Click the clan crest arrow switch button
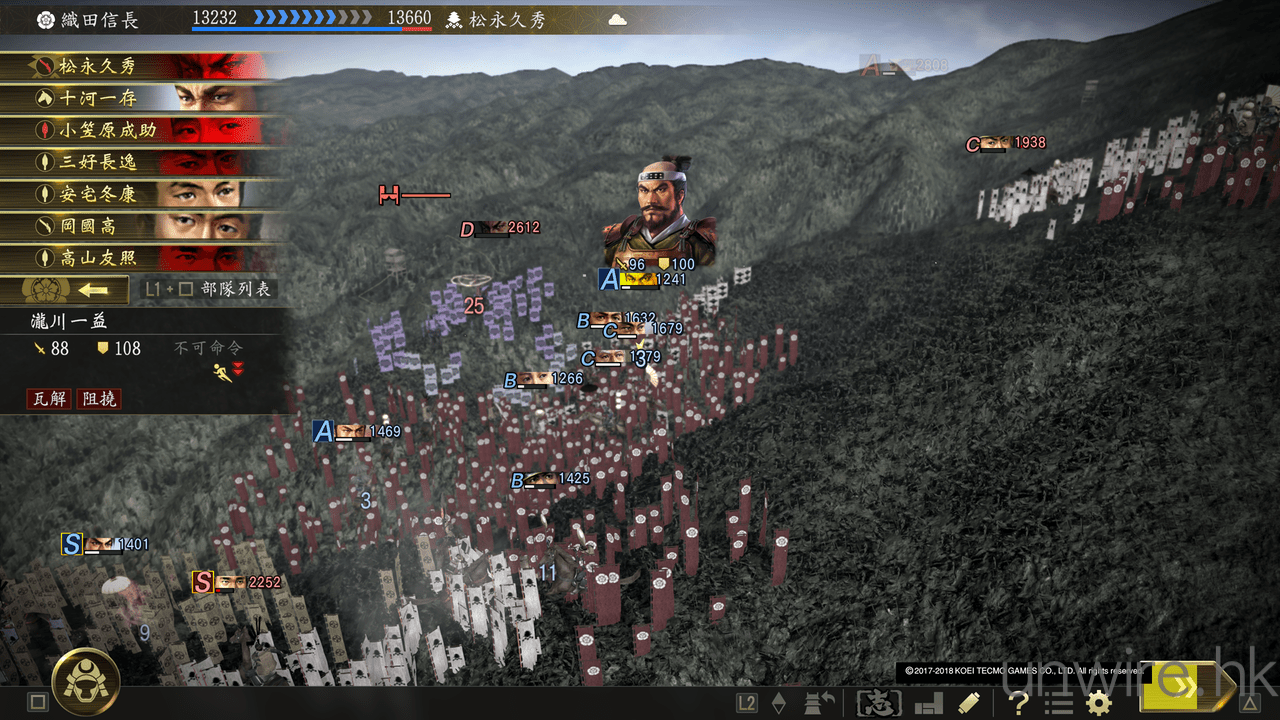The height and width of the screenshot is (720, 1280). [x=66, y=290]
